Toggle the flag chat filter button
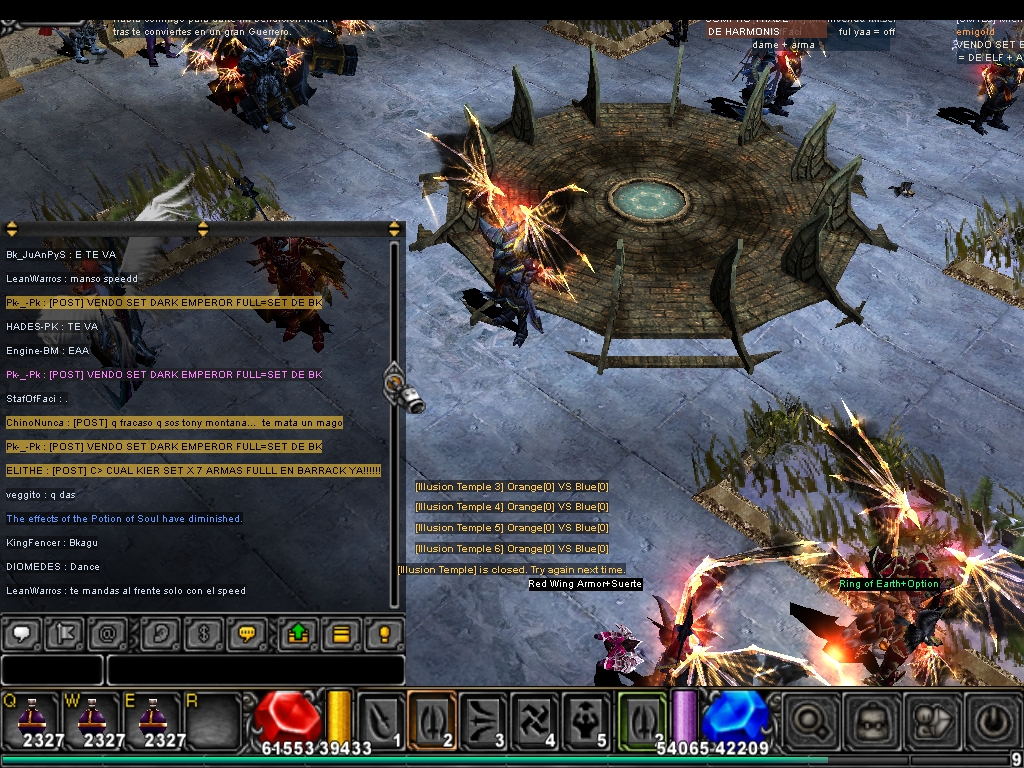This screenshot has height=768, width=1024. point(64,633)
